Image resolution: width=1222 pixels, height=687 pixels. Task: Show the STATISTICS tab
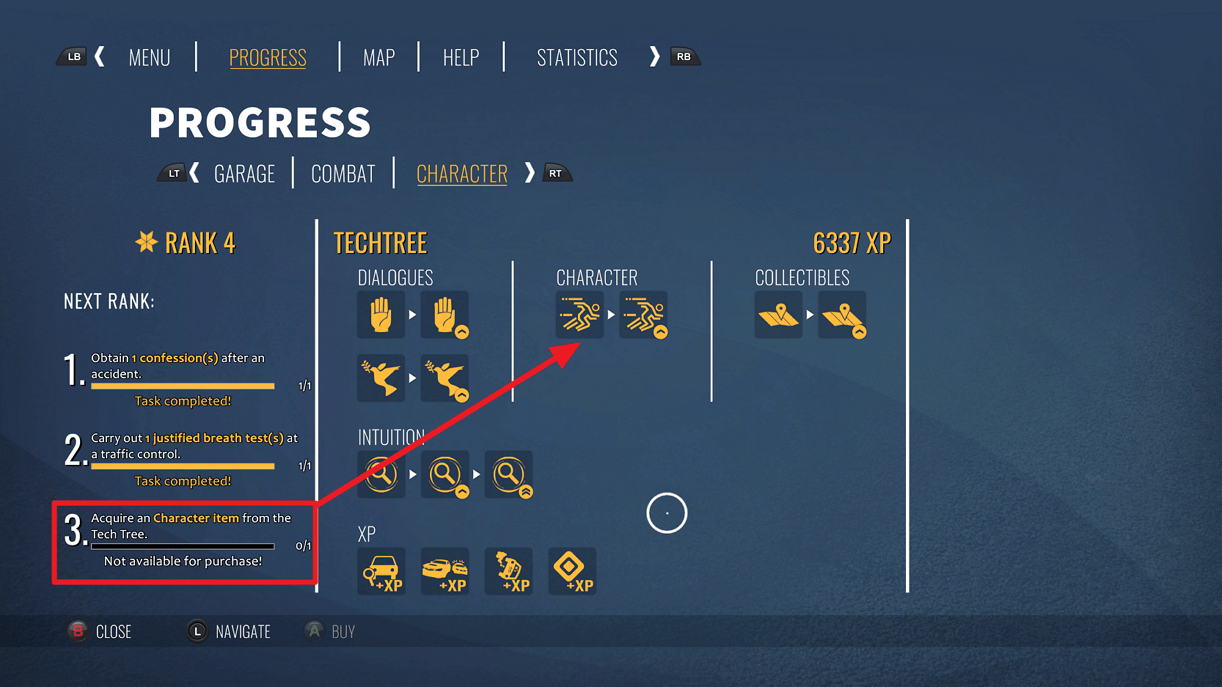click(x=577, y=58)
